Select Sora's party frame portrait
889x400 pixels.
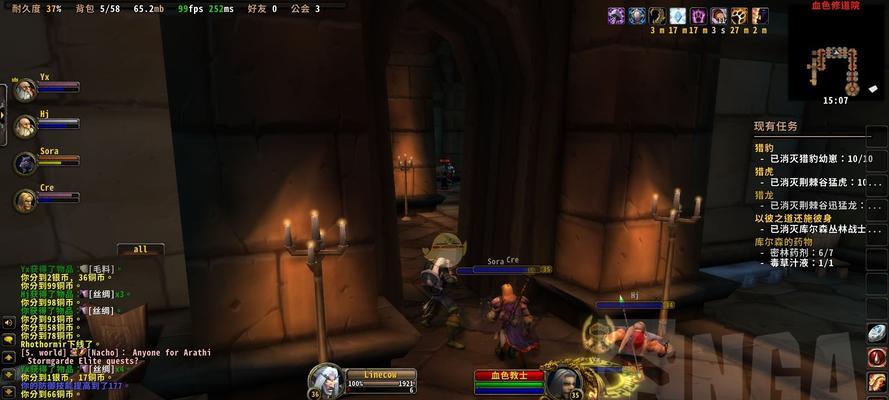coord(25,162)
